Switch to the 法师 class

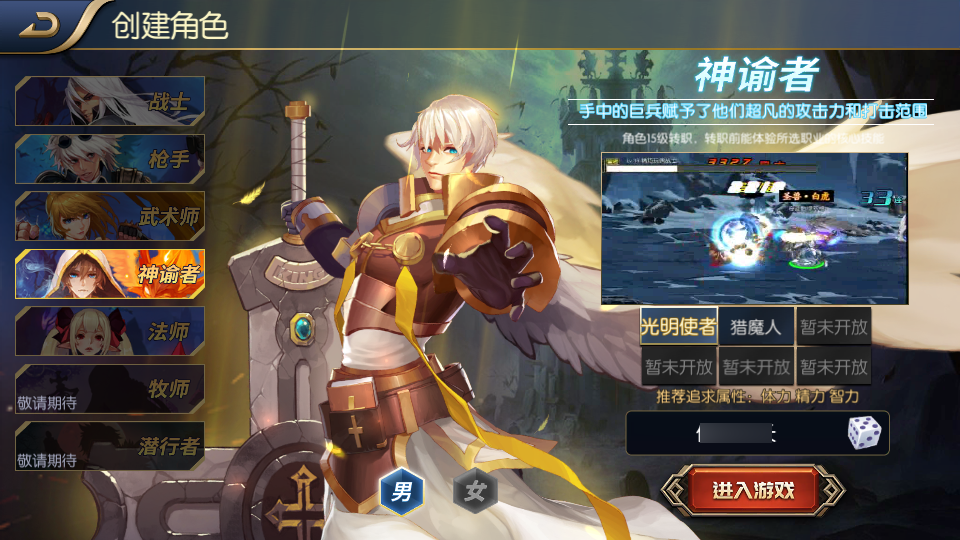[x=110, y=331]
